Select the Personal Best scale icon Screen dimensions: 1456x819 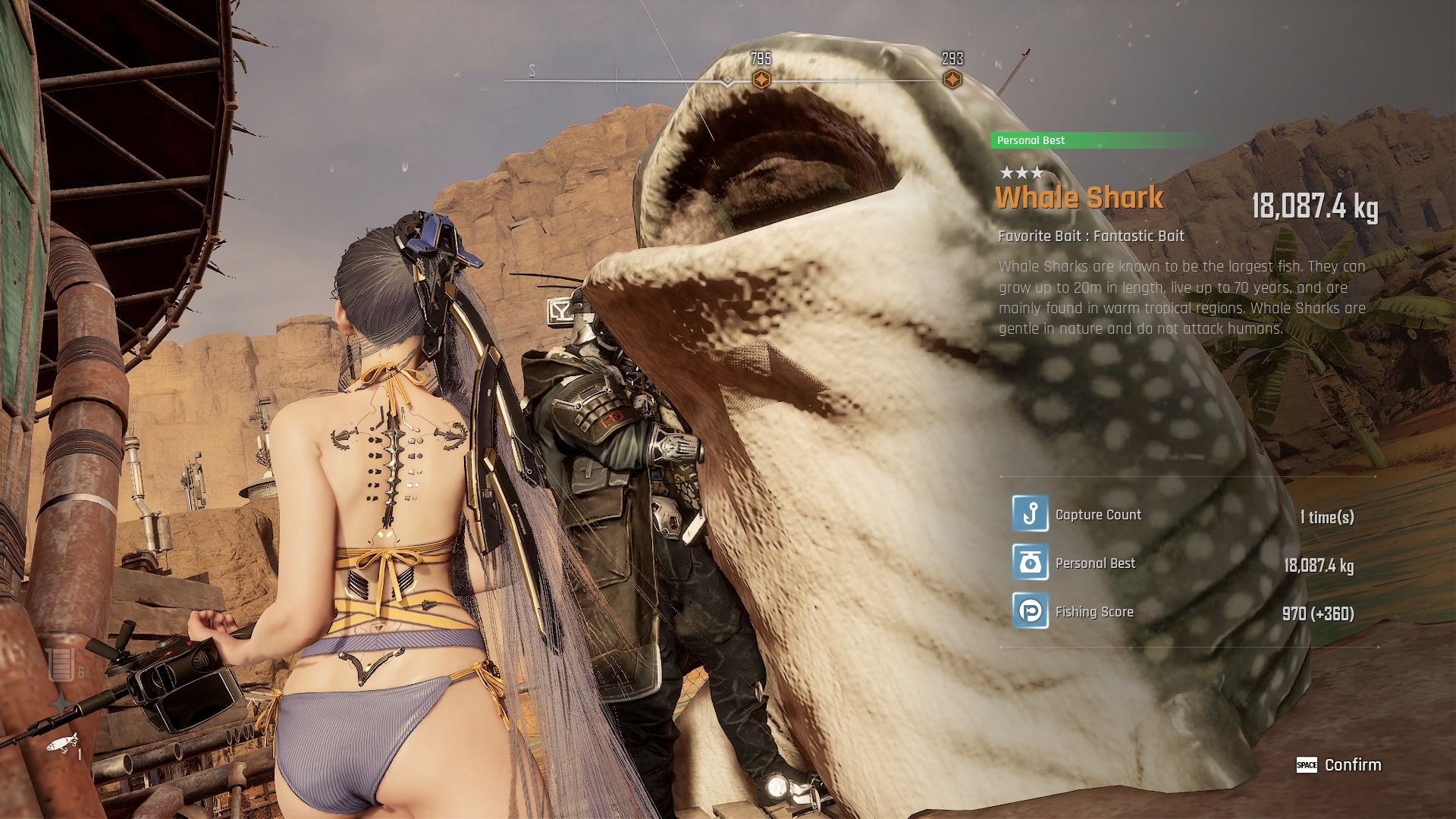point(1030,563)
